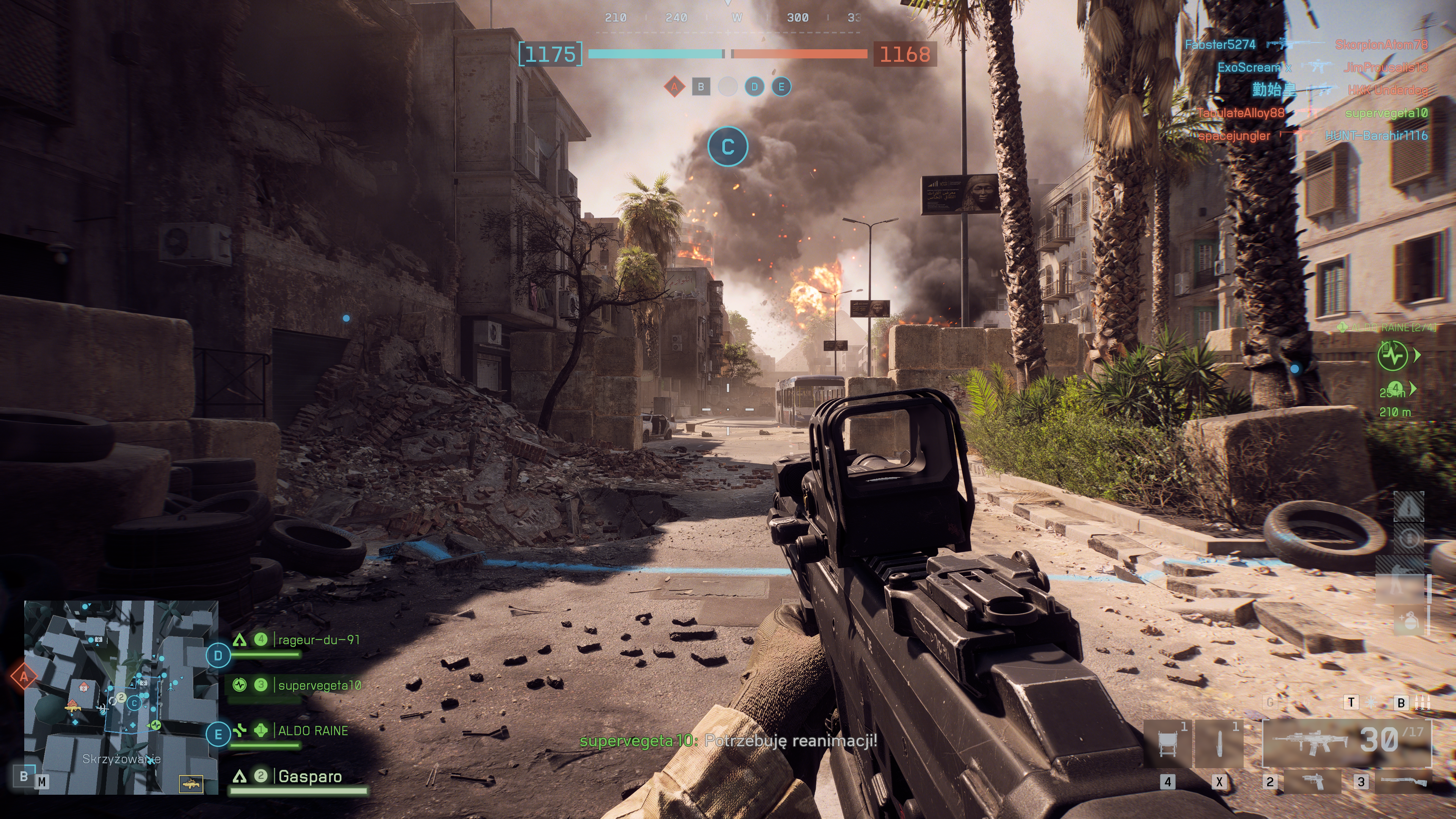Image resolution: width=1456 pixels, height=819 pixels.
Task: Click the red objective A diamond at top
Action: [674, 87]
